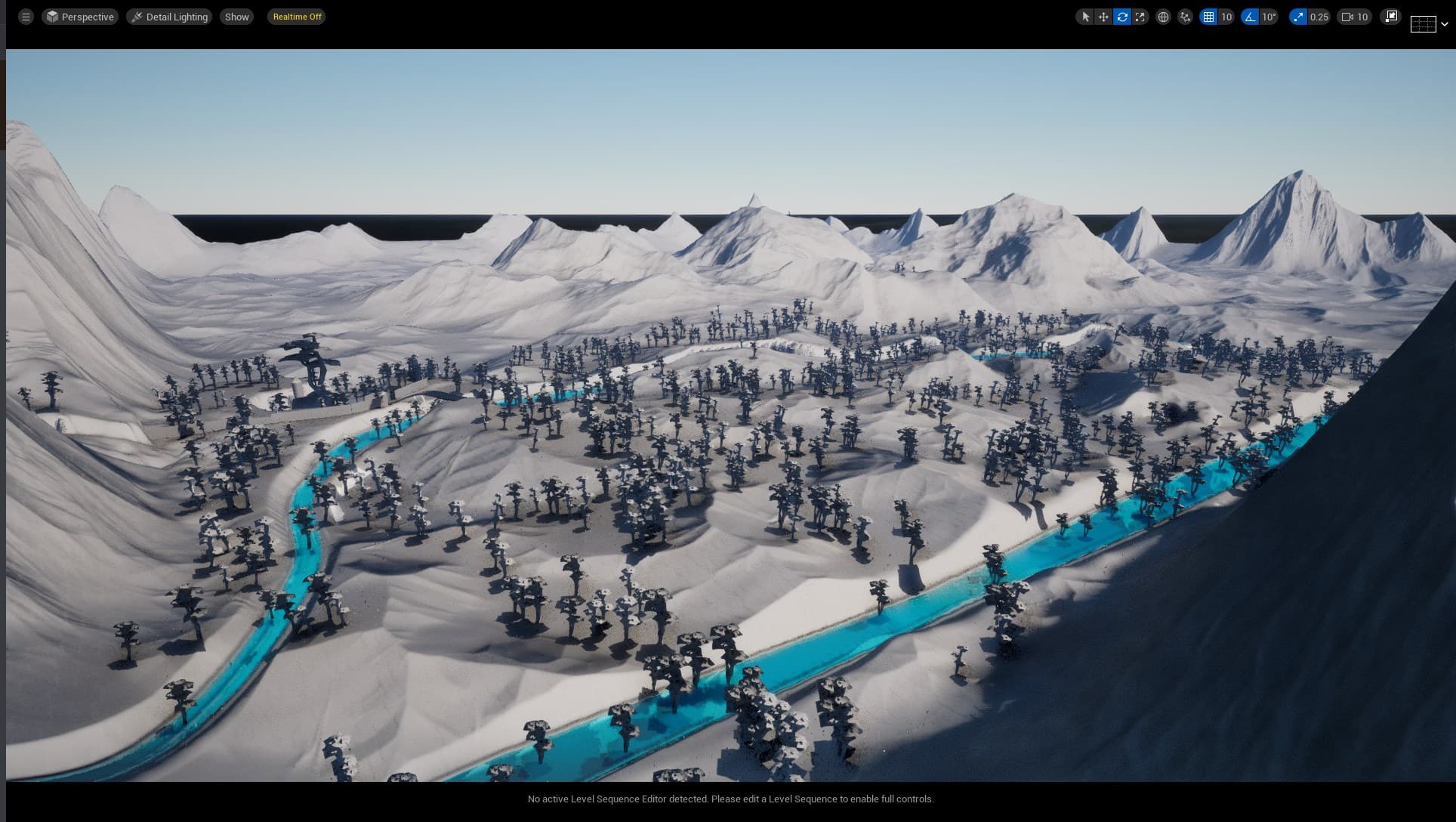1456x822 pixels.
Task: Expand the viewport layout chevron
Action: point(1443,23)
